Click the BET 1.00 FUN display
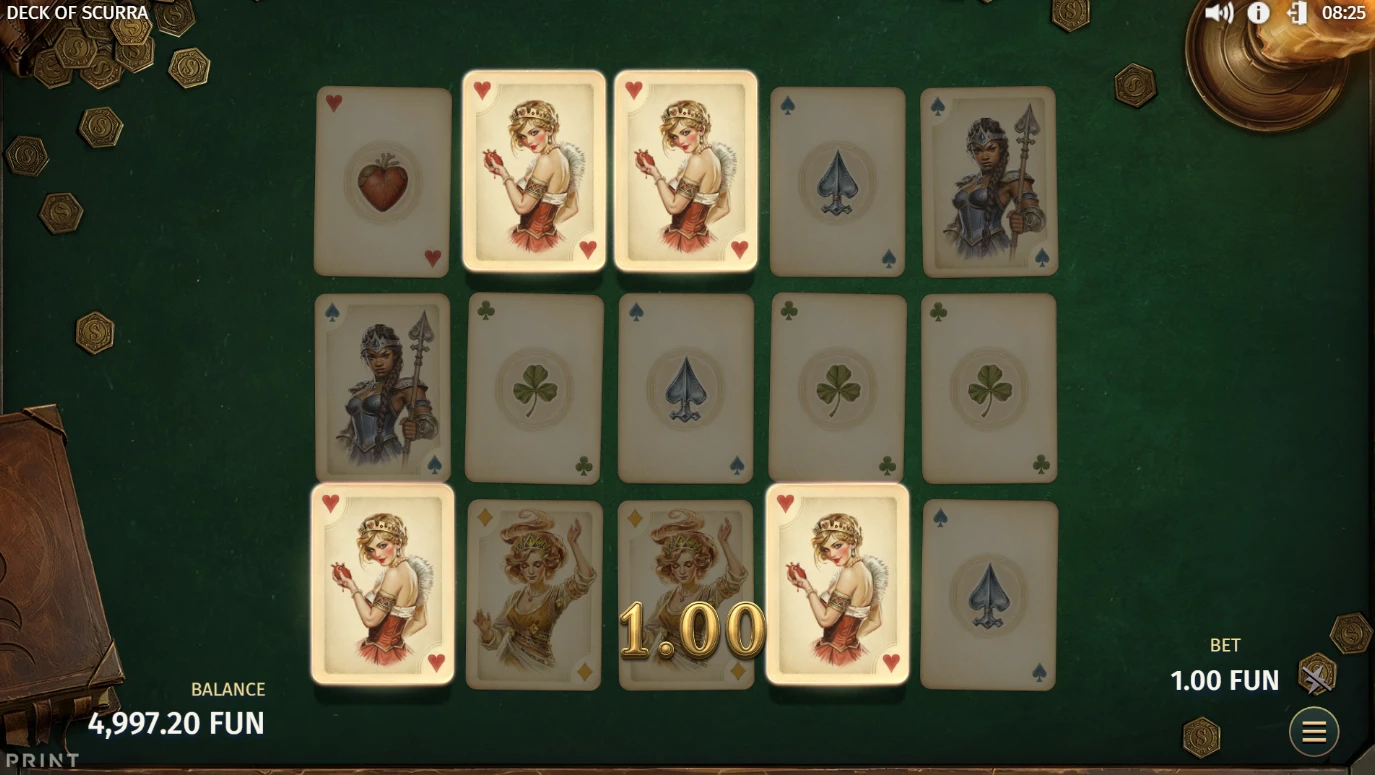This screenshot has height=775, width=1375. pyautogui.click(x=1224, y=680)
